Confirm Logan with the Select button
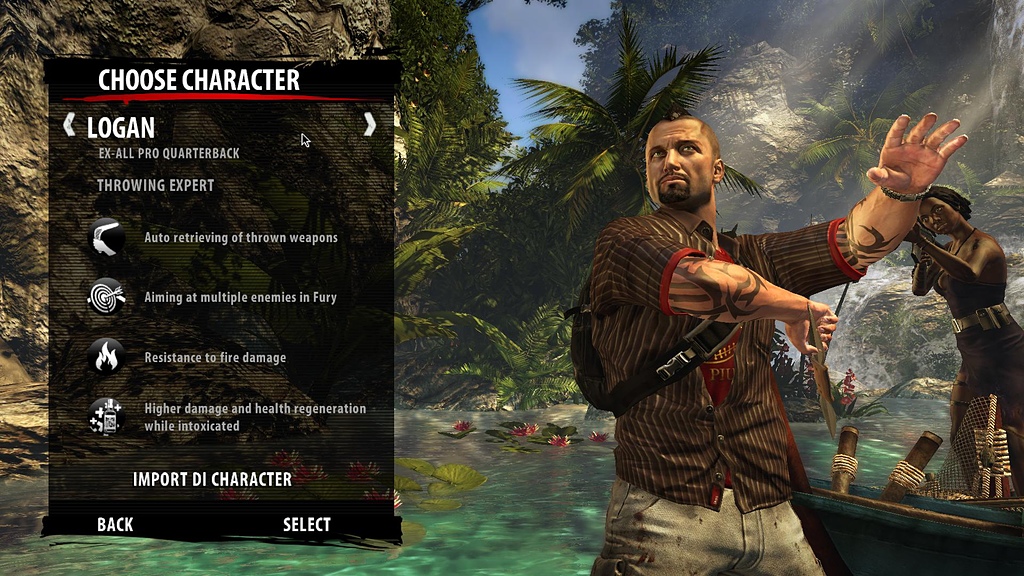The image size is (1024, 576). 306,524
